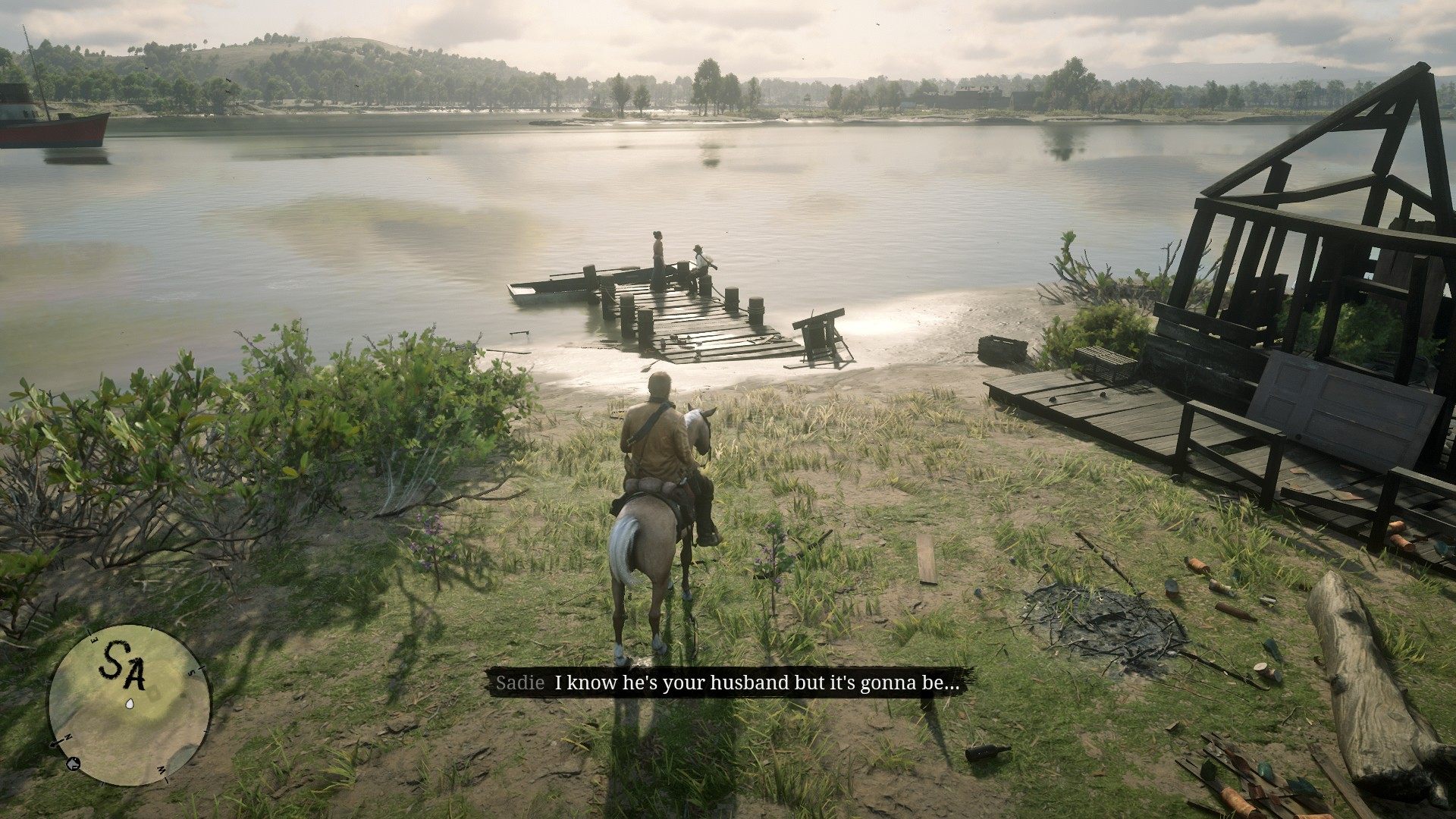The height and width of the screenshot is (819, 1456).
Task: Click the Sadie speaker name in the subtitle
Action: (519, 682)
